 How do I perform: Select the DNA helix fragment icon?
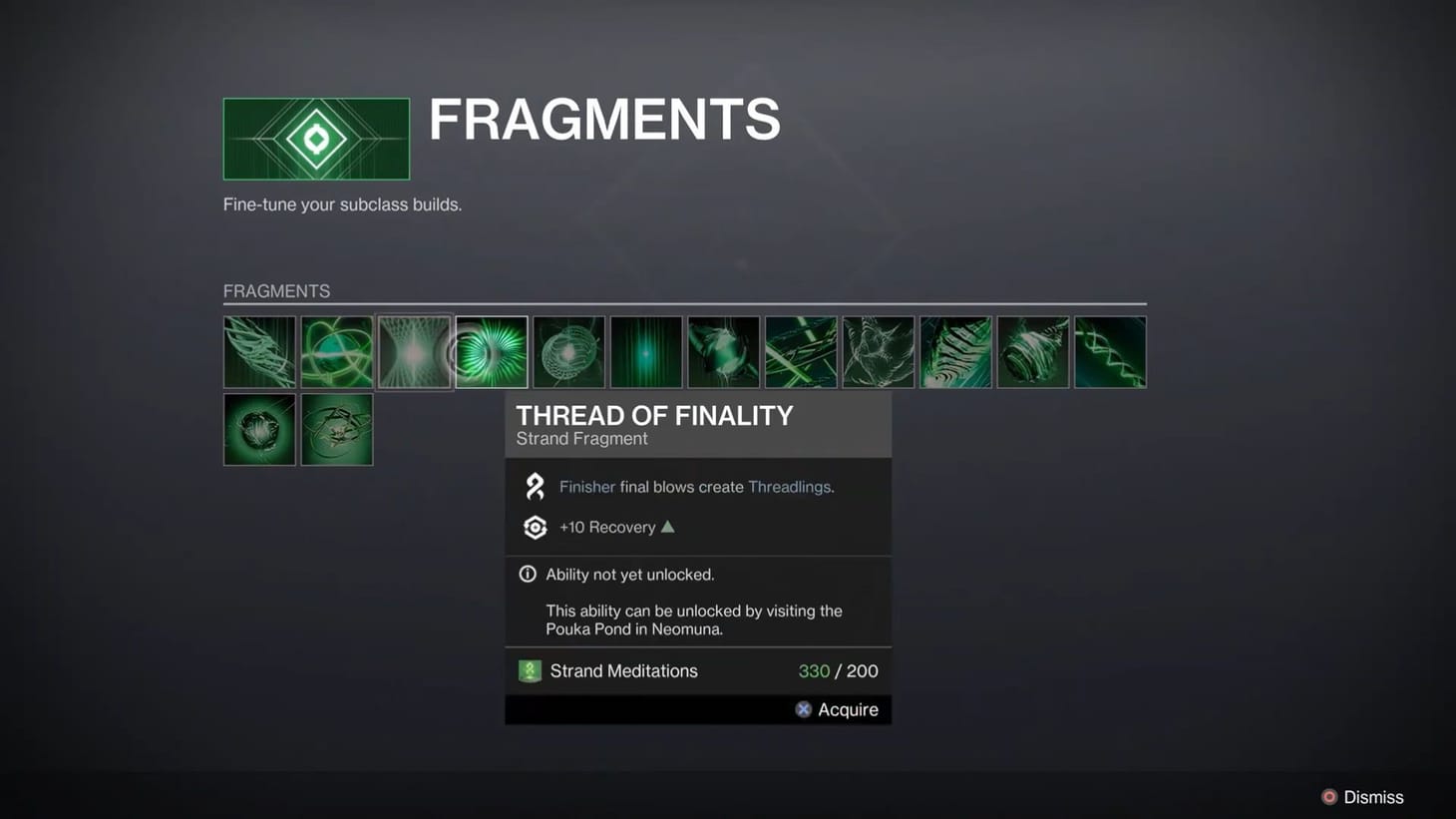click(x=1110, y=351)
